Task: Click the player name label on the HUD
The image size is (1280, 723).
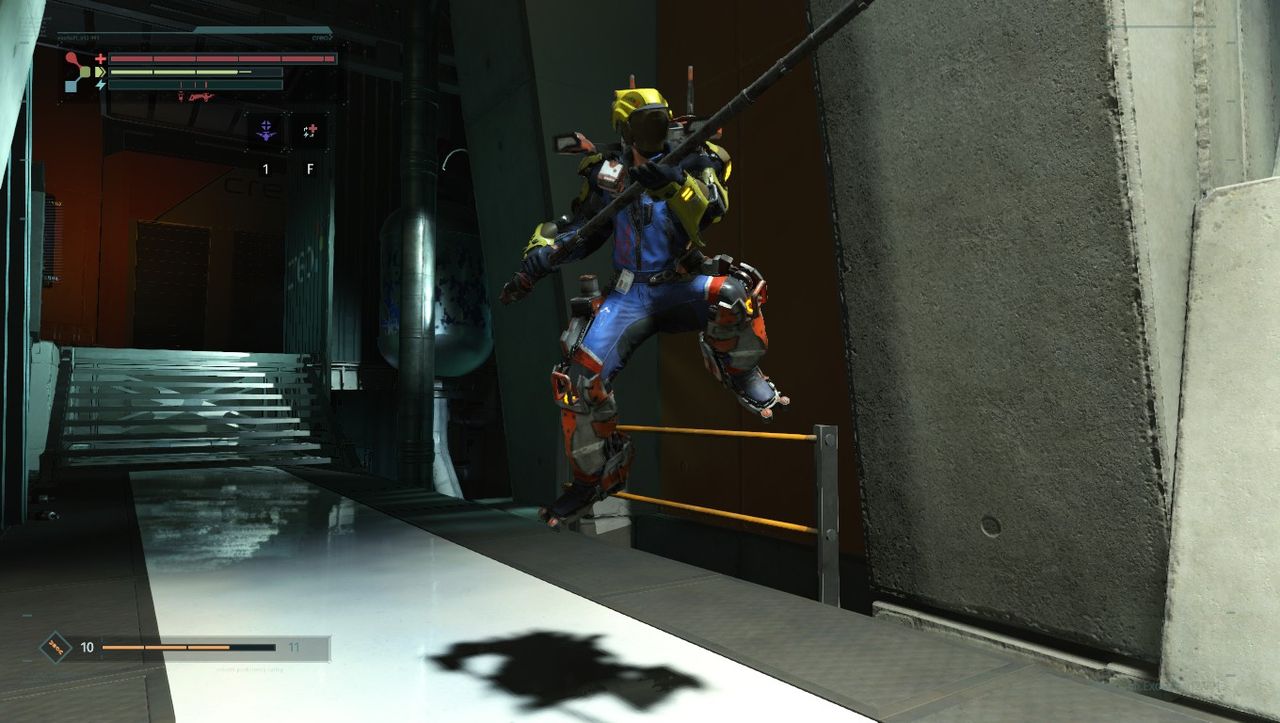Action: (77, 37)
